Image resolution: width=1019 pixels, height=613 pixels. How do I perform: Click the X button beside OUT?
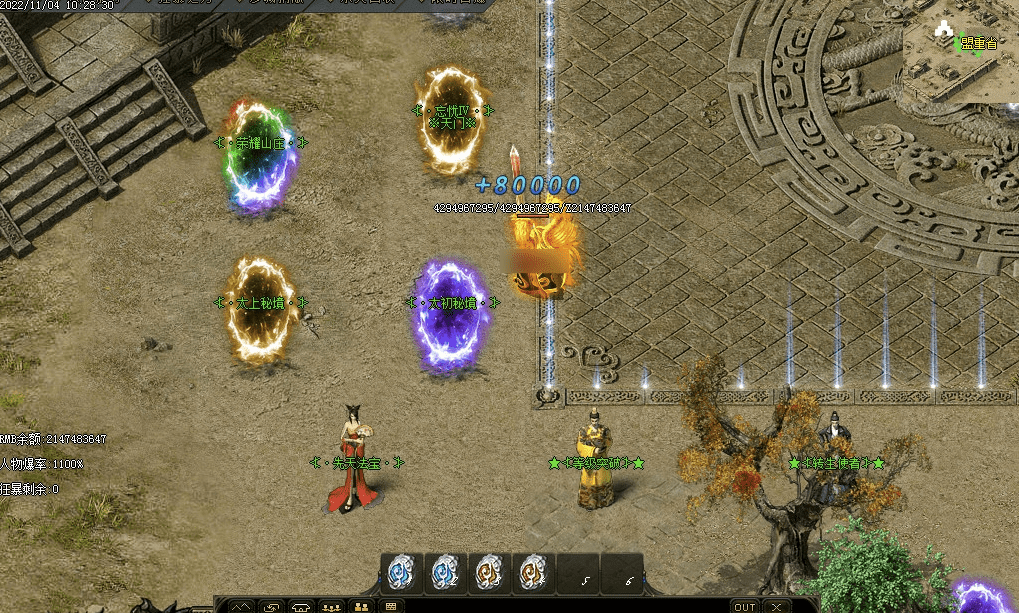pyautogui.click(x=776, y=606)
